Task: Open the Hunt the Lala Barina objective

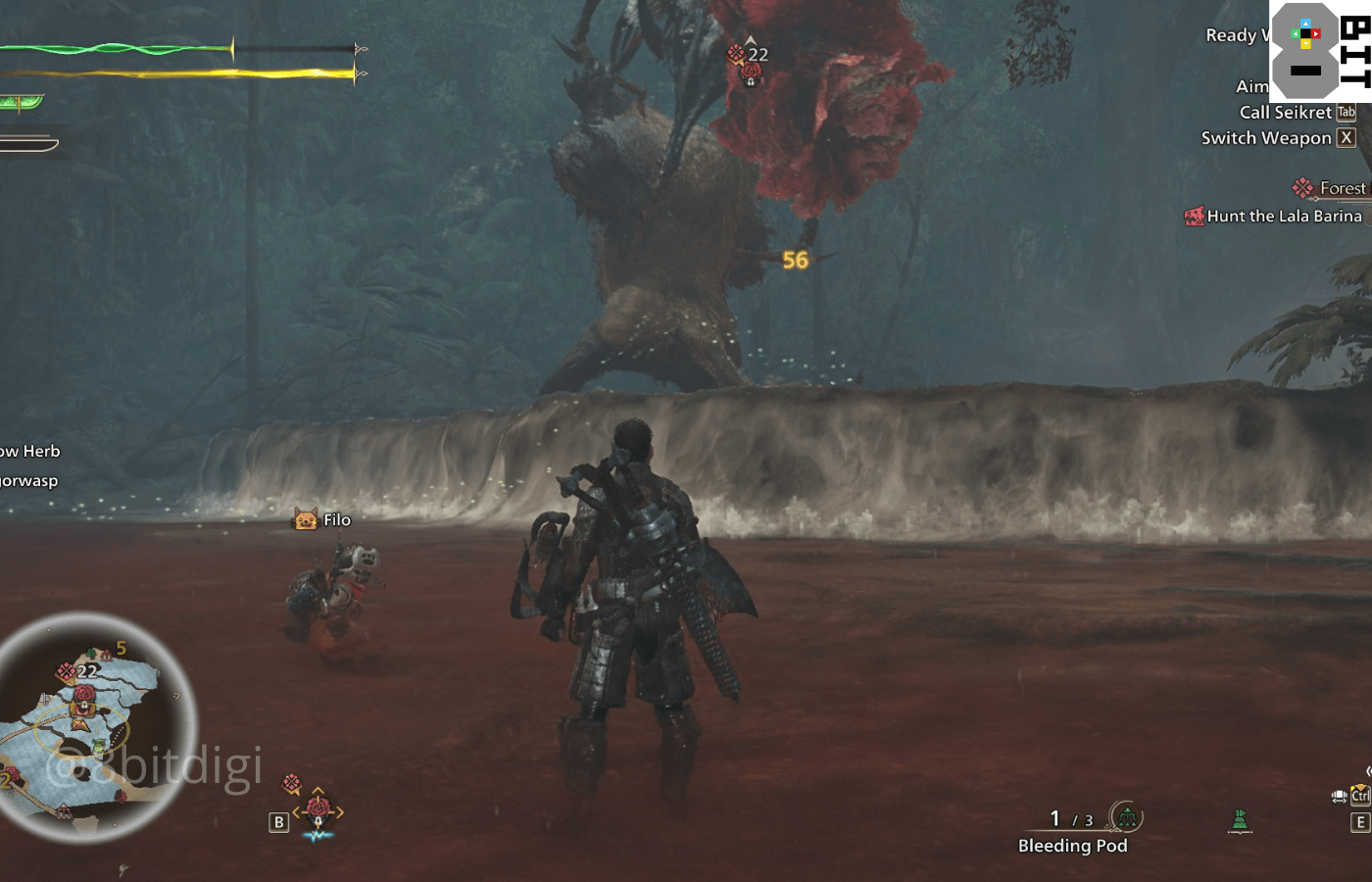Action: tap(1283, 217)
